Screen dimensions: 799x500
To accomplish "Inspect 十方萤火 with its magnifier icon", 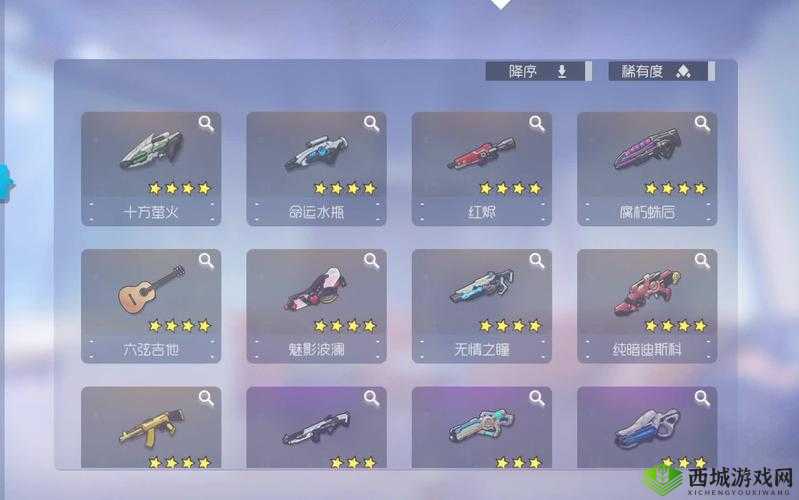I will (x=206, y=124).
